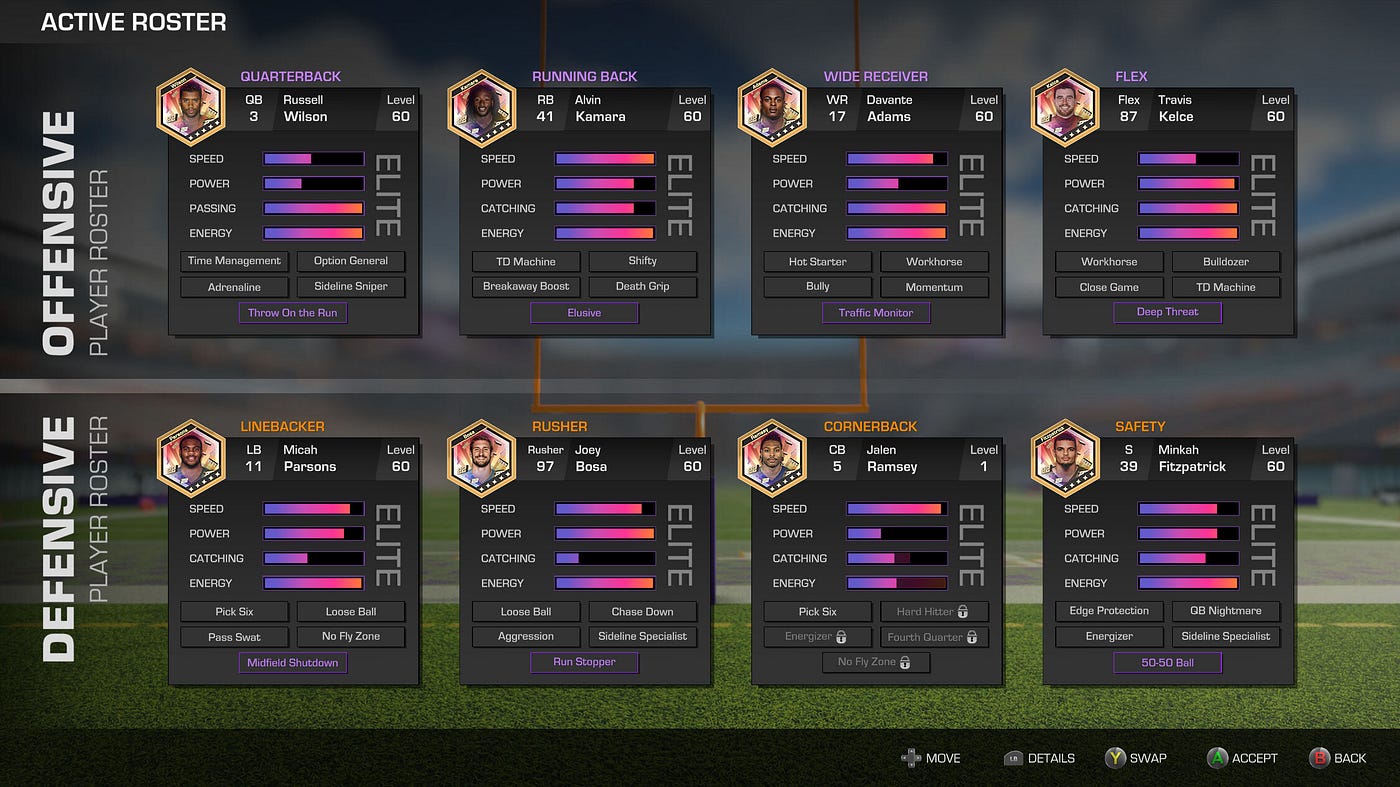
Task: Select the Throw On the Run ability
Action: point(293,313)
